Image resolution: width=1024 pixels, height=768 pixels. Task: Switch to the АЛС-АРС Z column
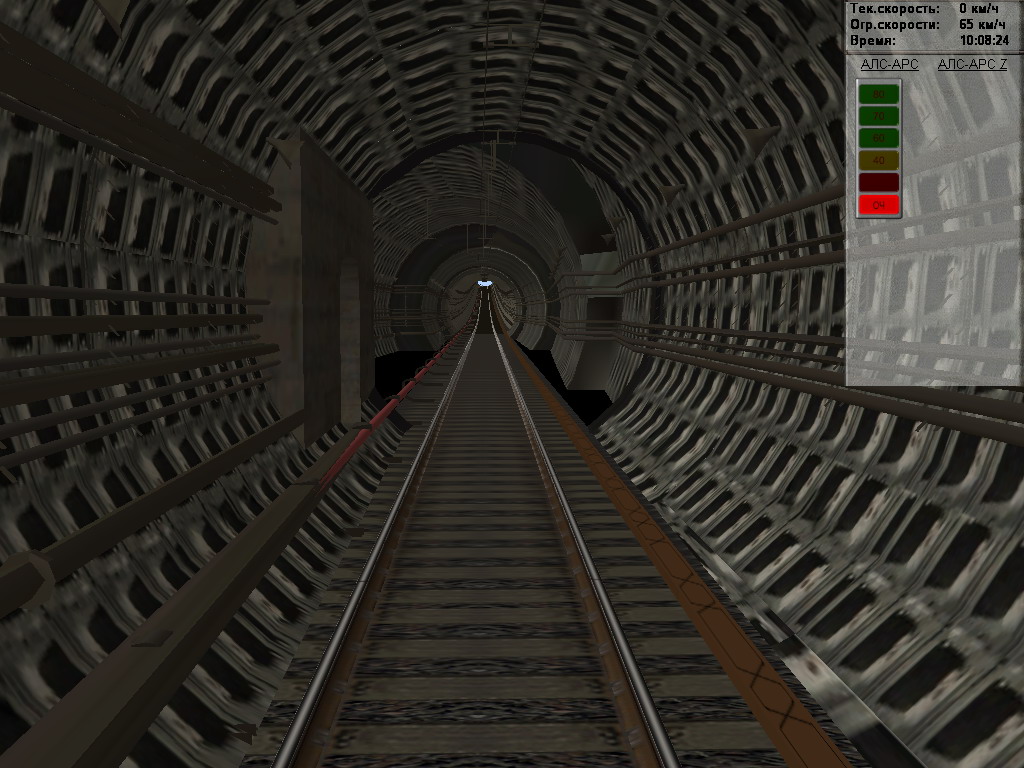tap(972, 65)
